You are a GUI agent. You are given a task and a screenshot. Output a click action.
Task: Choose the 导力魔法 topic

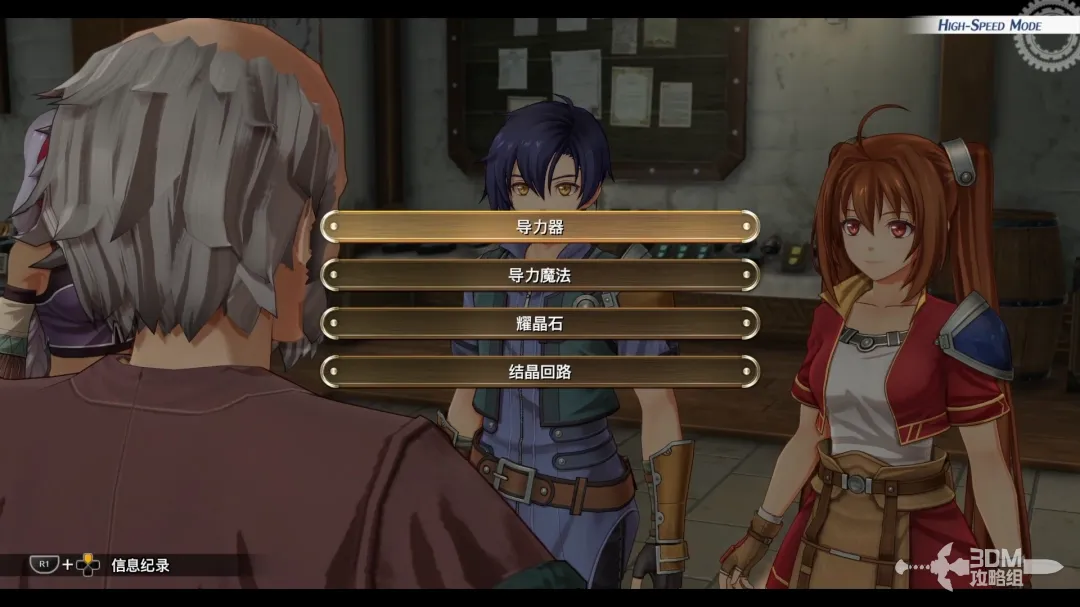[540, 275]
